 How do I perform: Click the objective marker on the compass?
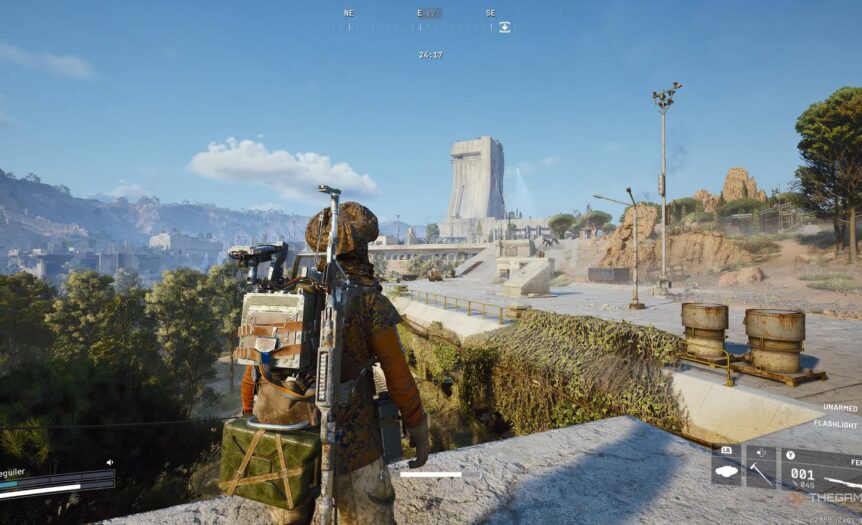pos(504,27)
